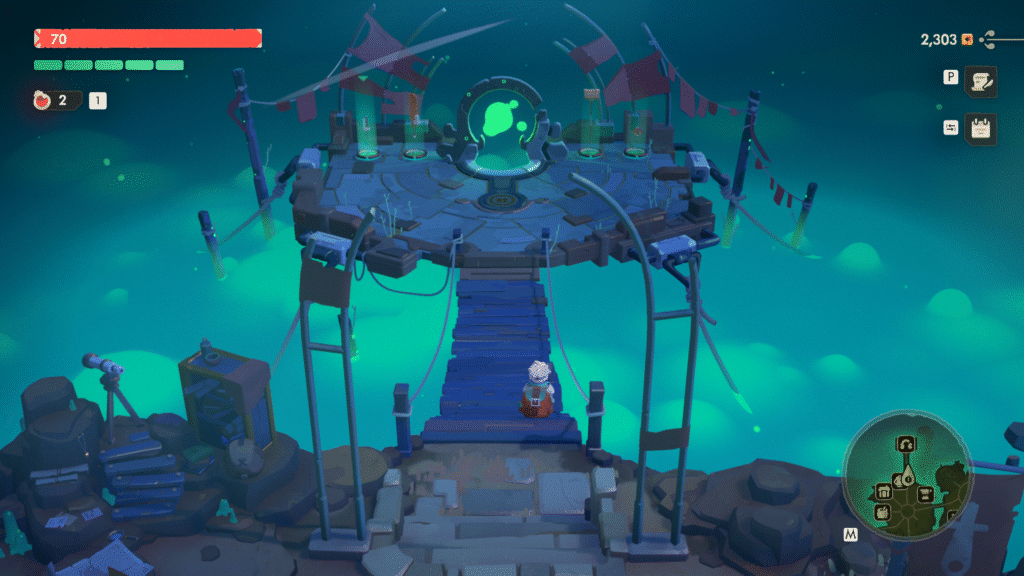Screen dimensions: 1024x576
Task: Open the quest scroll journal icon
Action: coord(980,81)
